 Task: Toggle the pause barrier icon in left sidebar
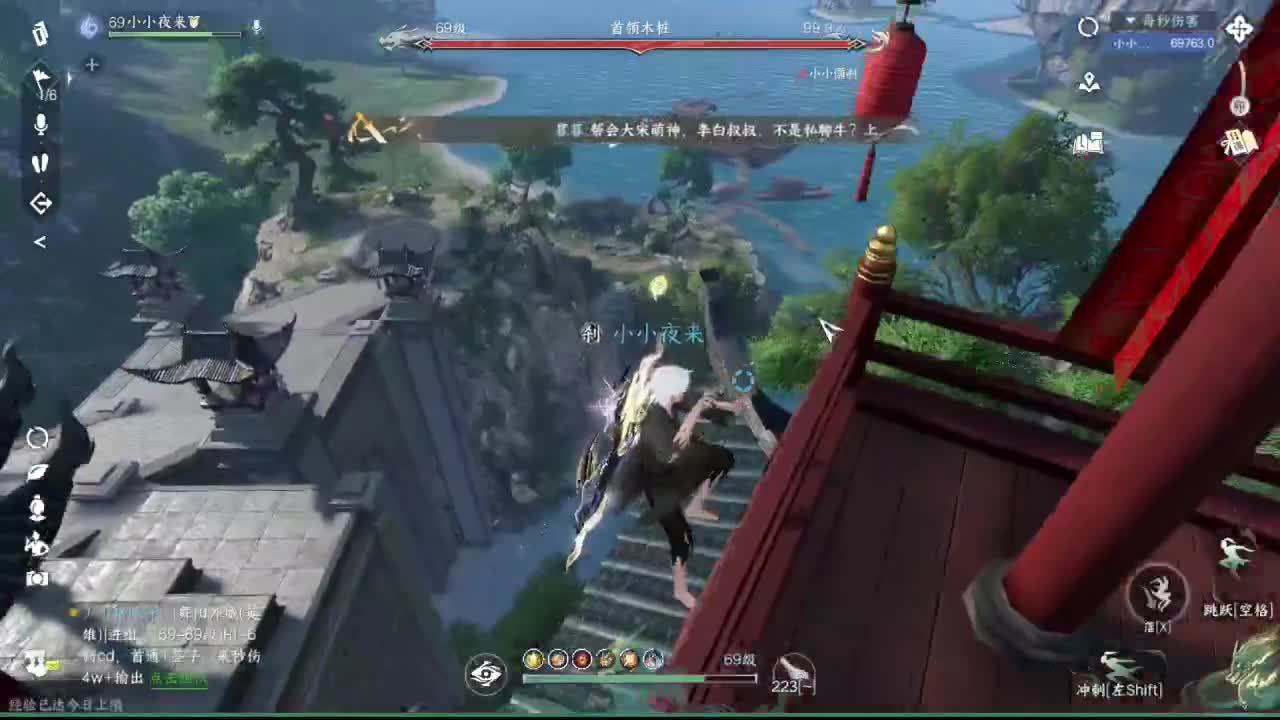41,161
